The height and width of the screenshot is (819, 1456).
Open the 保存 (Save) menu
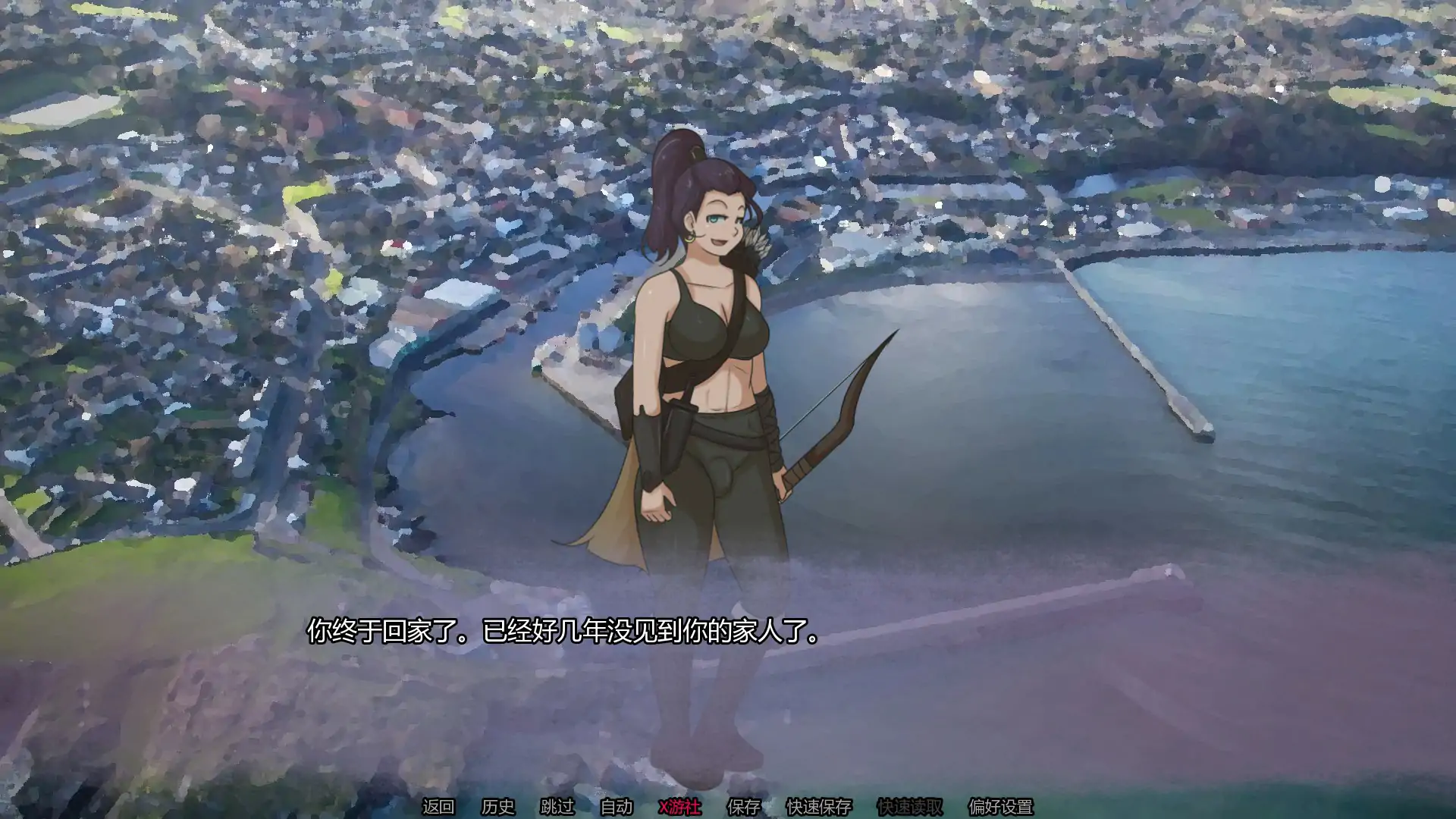(743, 807)
